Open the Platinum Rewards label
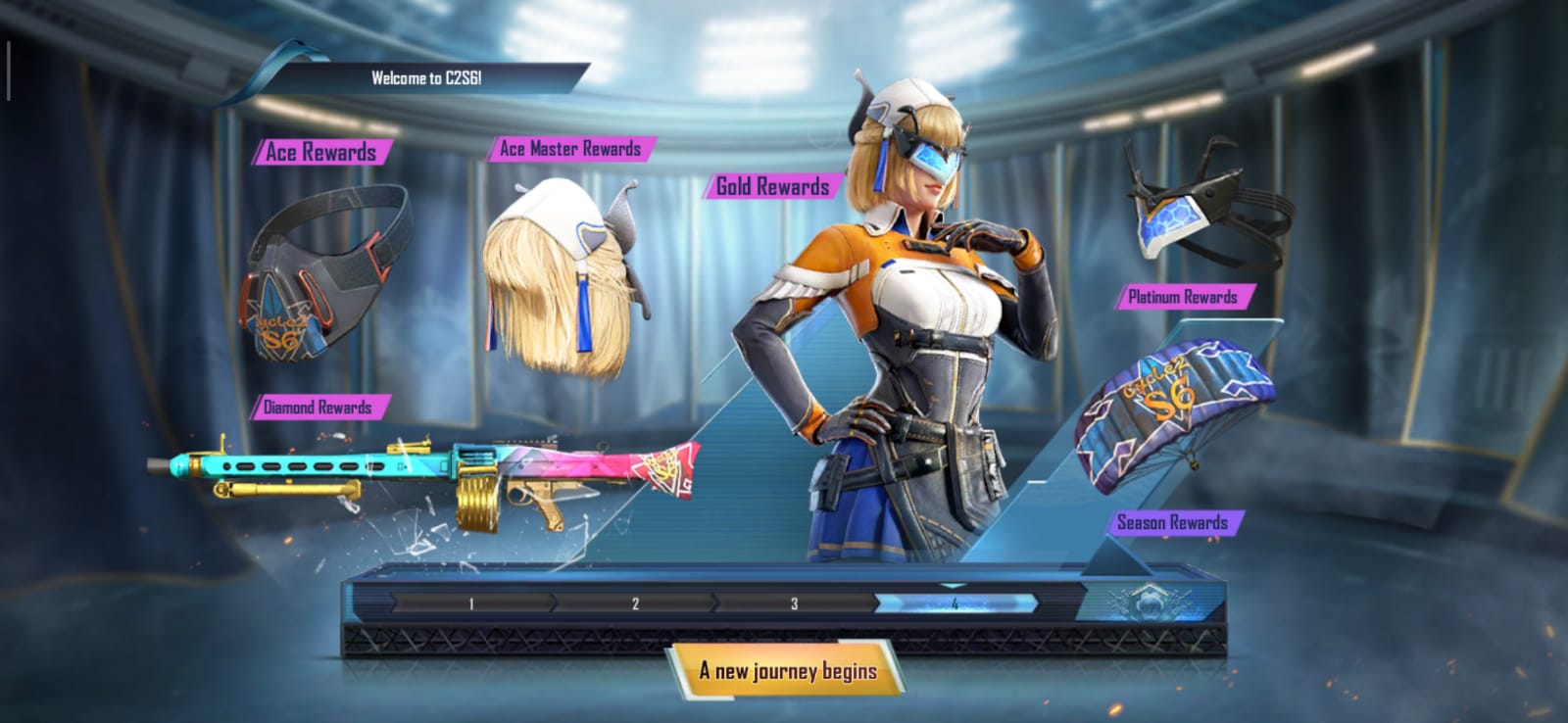 pyautogui.click(x=1183, y=296)
